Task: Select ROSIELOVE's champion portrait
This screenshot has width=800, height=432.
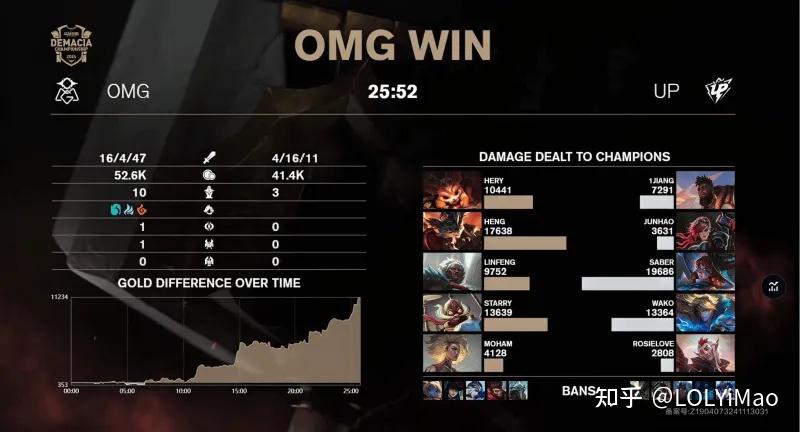Action: [711, 353]
